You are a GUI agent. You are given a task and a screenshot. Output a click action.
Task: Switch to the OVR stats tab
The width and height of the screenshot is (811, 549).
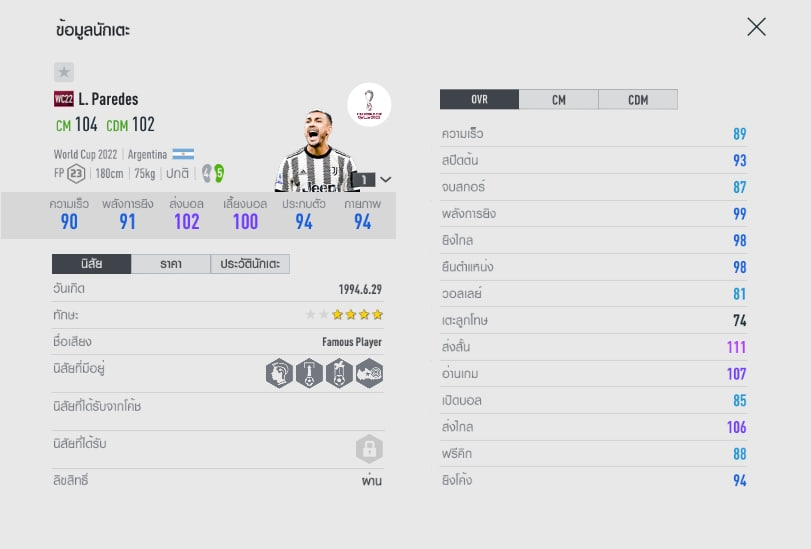[479, 100]
